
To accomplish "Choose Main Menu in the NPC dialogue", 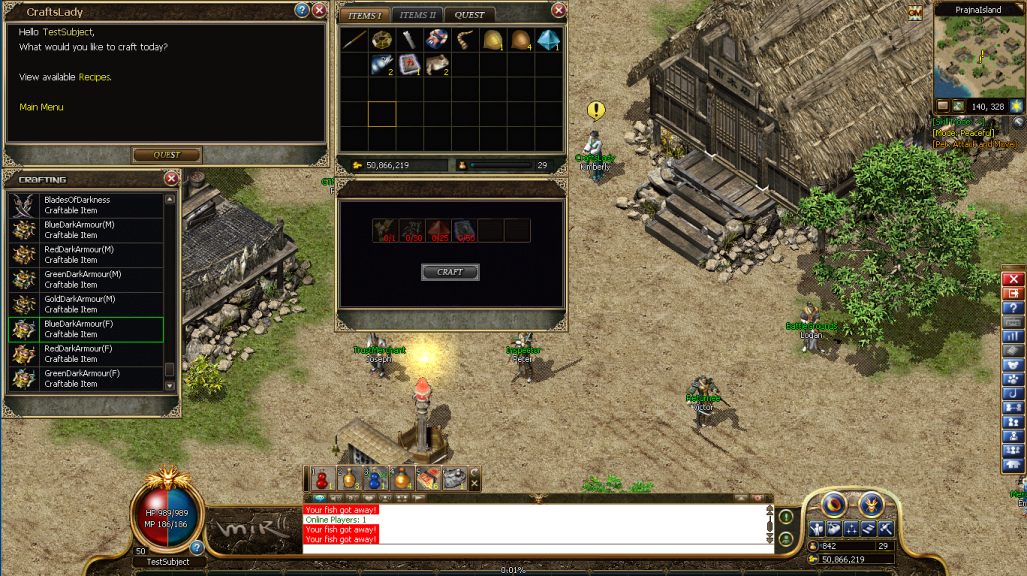I will [41, 107].
